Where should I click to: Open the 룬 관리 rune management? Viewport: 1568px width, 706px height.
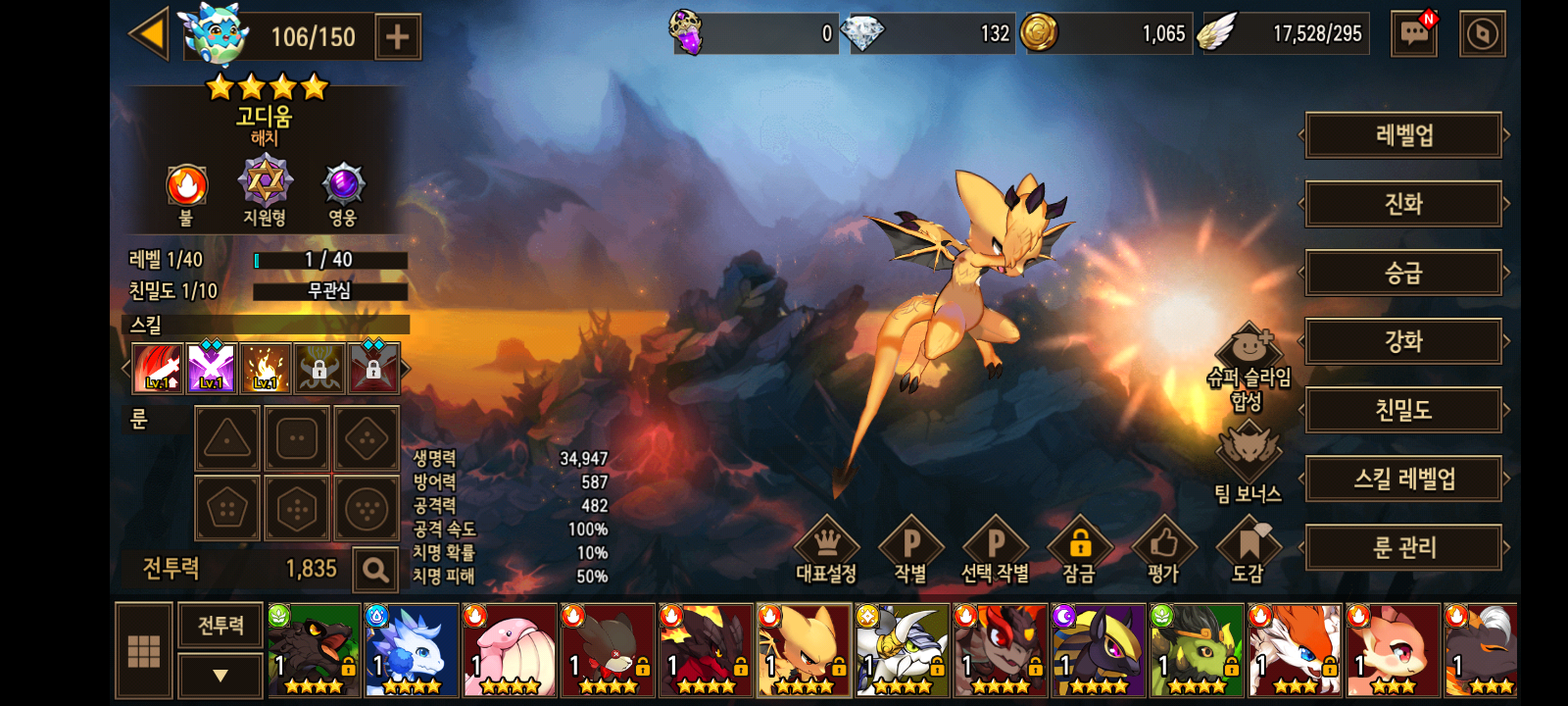click(1403, 547)
